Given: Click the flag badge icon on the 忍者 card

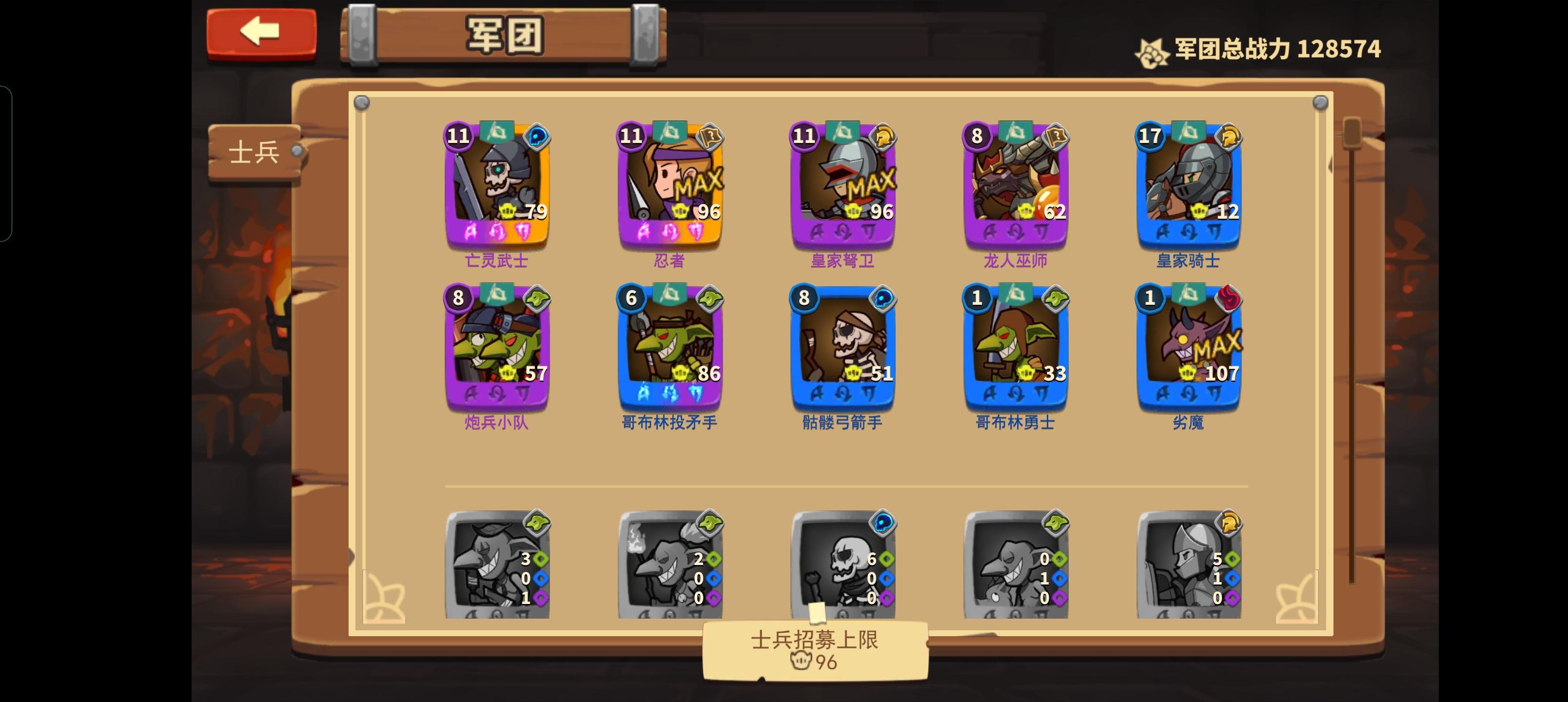Looking at the screenshot, I should pyautogui.click(x=710, y=137).
